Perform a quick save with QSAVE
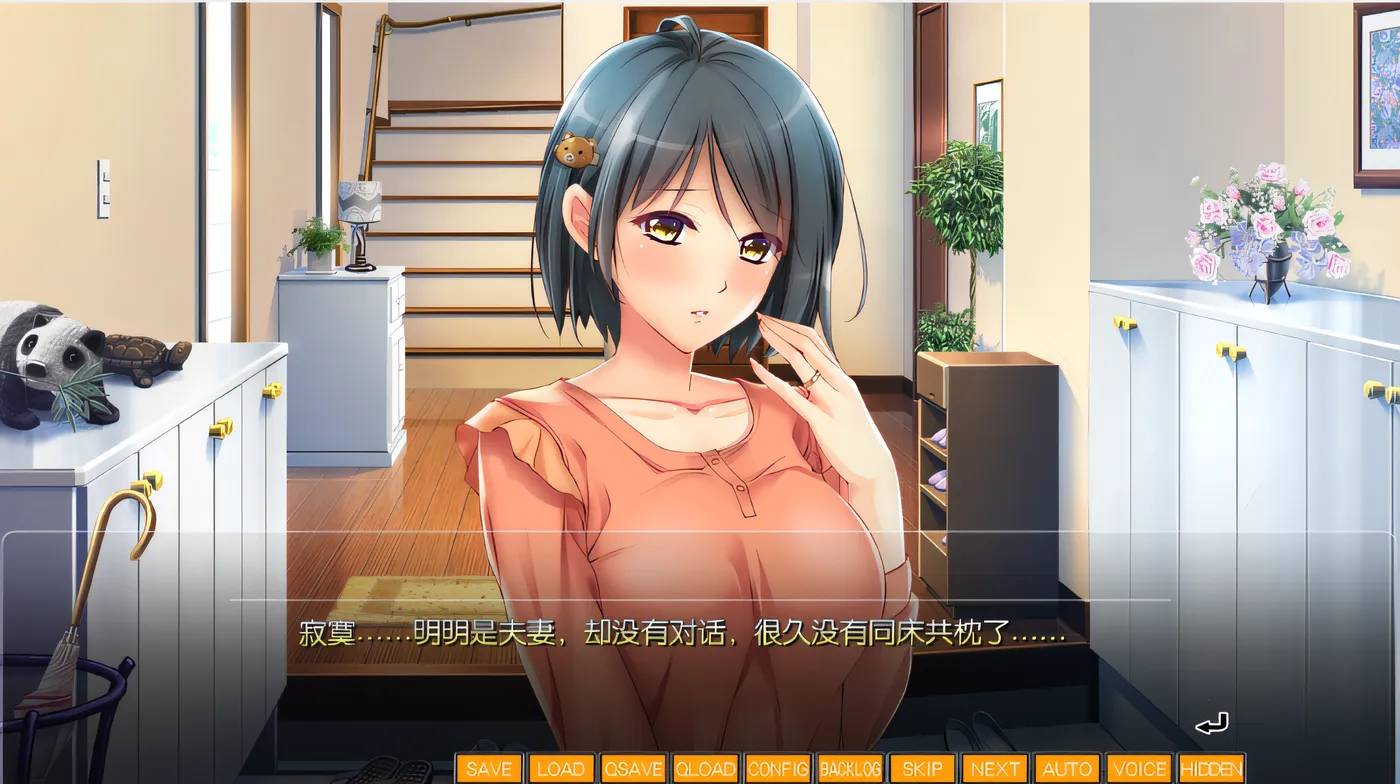This screenshot has width=1400, height=784. pyautogui.click(x=634, y=768)
